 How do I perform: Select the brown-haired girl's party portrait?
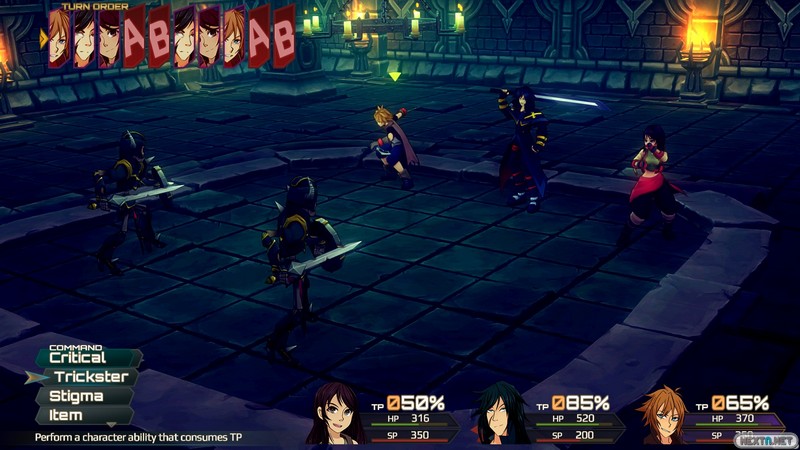(x=337, y=413)
